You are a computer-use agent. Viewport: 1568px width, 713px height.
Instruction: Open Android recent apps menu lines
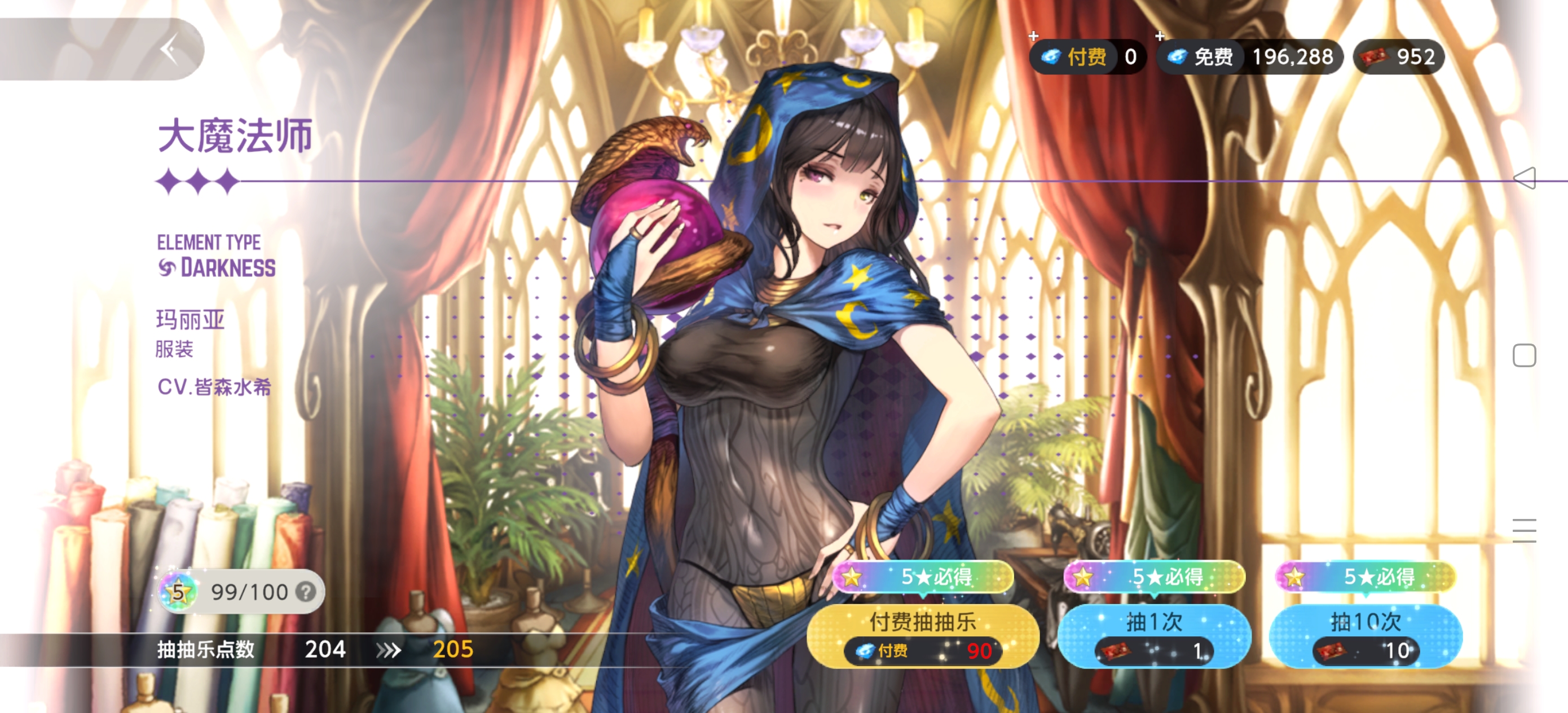pyautogui.click(x=1524, y=530)
